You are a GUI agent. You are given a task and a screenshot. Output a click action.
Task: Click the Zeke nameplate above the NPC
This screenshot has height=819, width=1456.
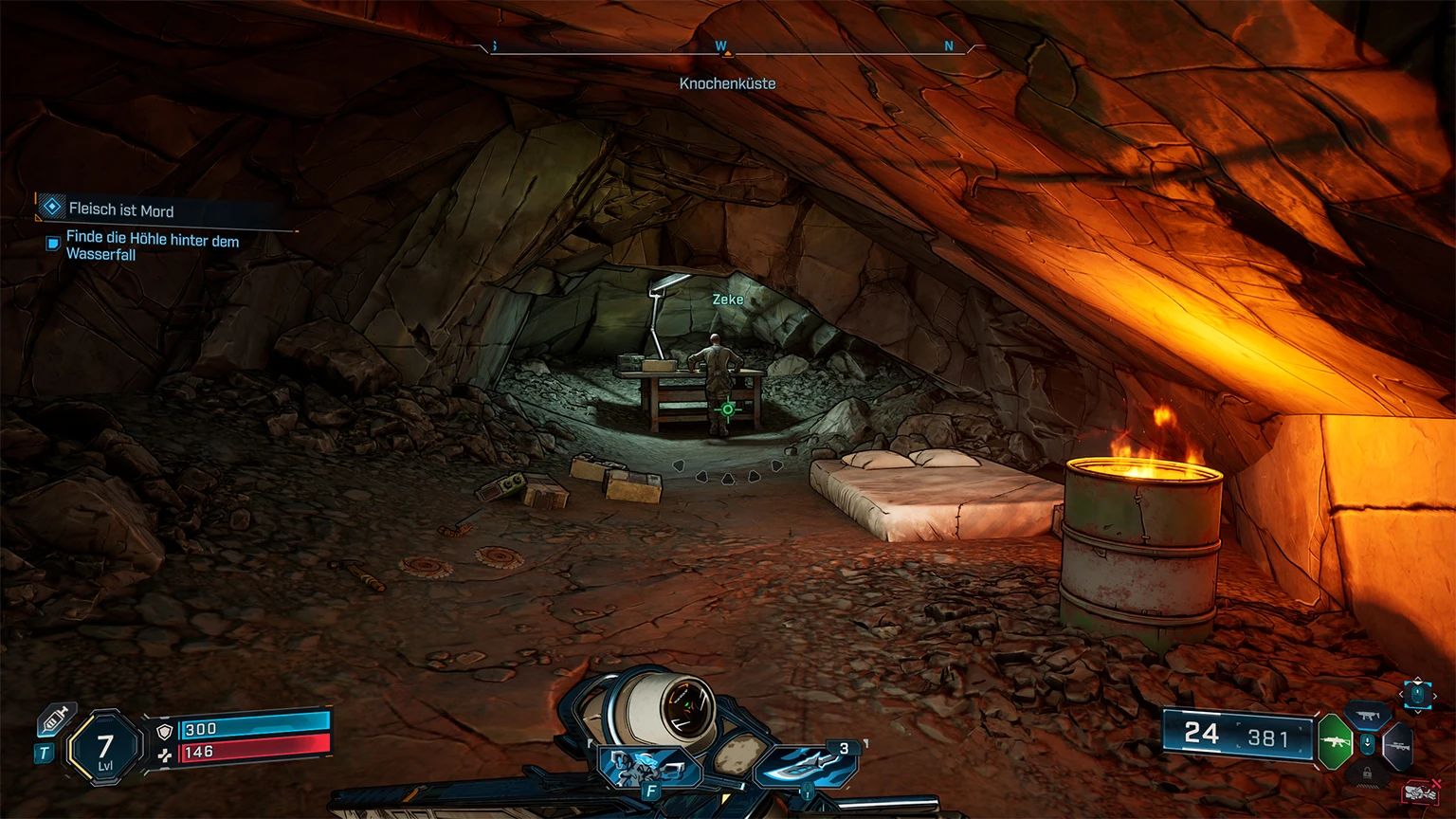coord(726,299)
